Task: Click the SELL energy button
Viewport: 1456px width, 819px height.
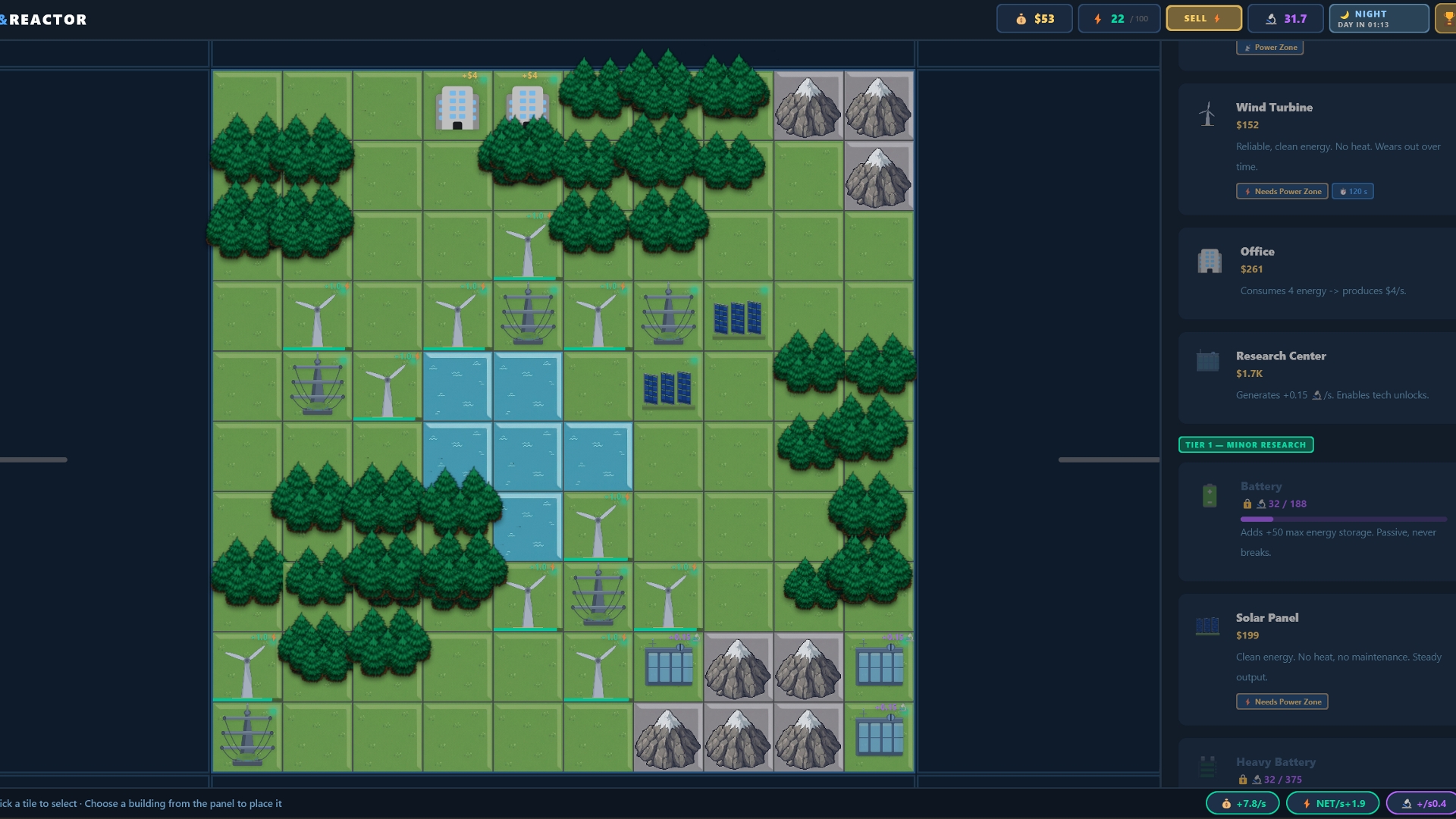Action: point(1203,18)
